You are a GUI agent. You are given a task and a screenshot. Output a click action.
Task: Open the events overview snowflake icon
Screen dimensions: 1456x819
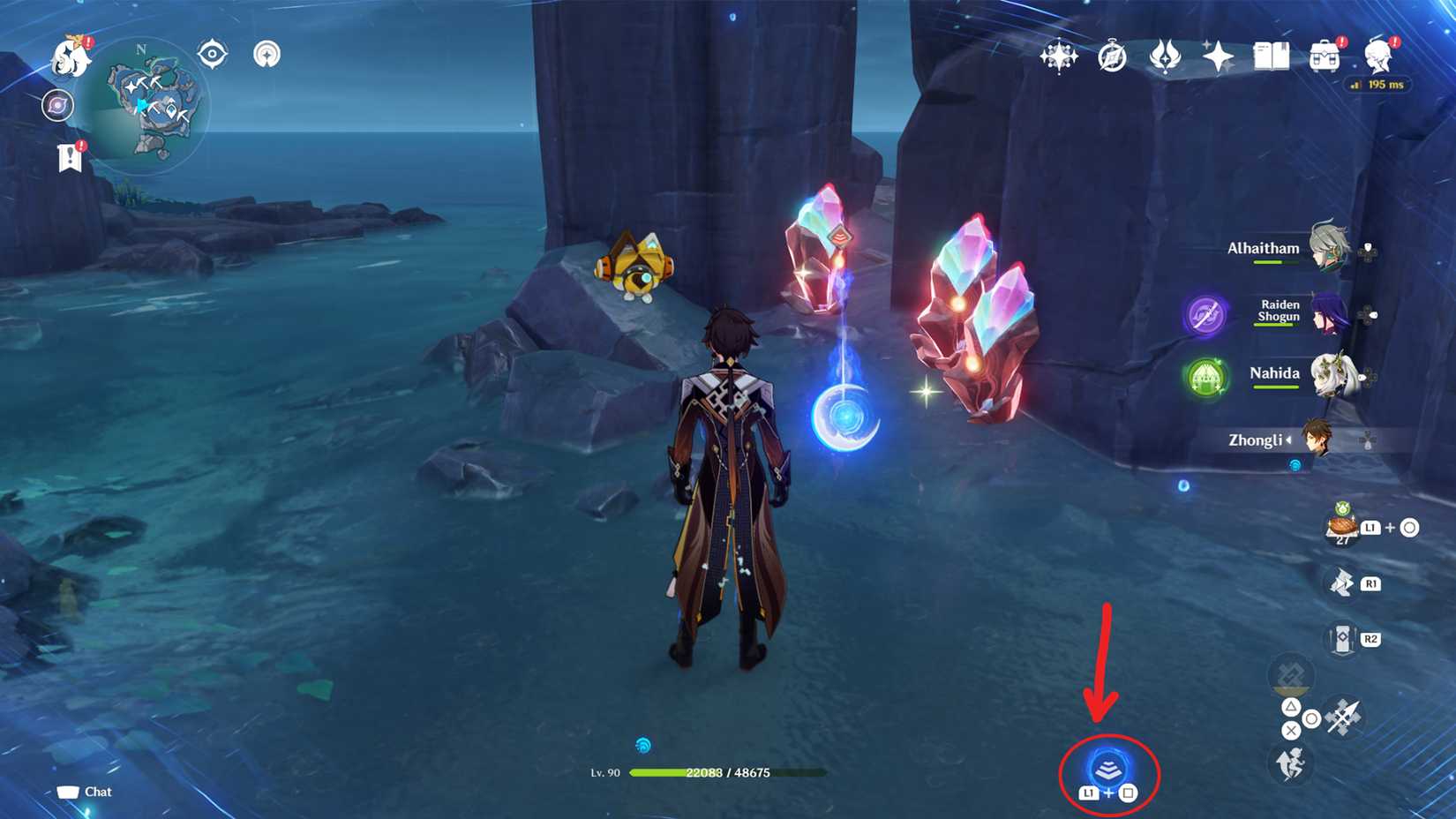1059,57
